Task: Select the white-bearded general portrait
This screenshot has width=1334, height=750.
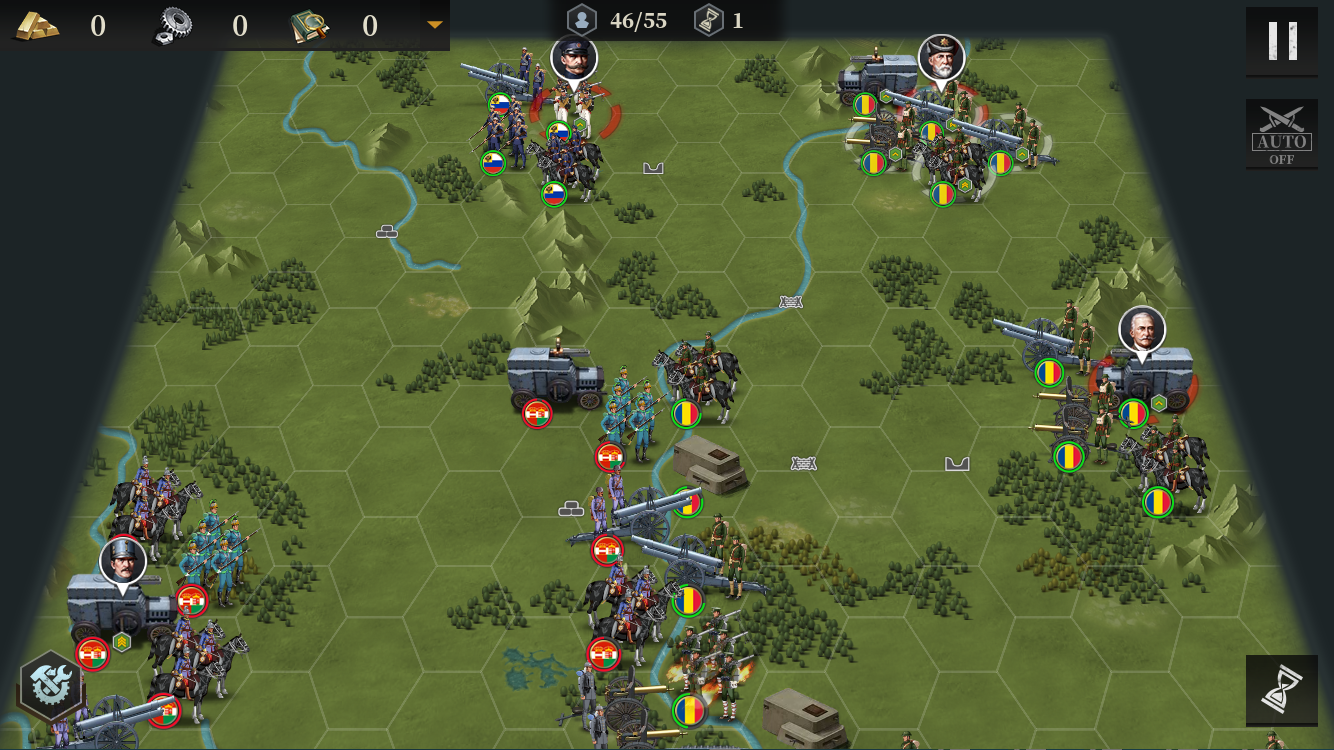Action: click(x=941, y=58)
